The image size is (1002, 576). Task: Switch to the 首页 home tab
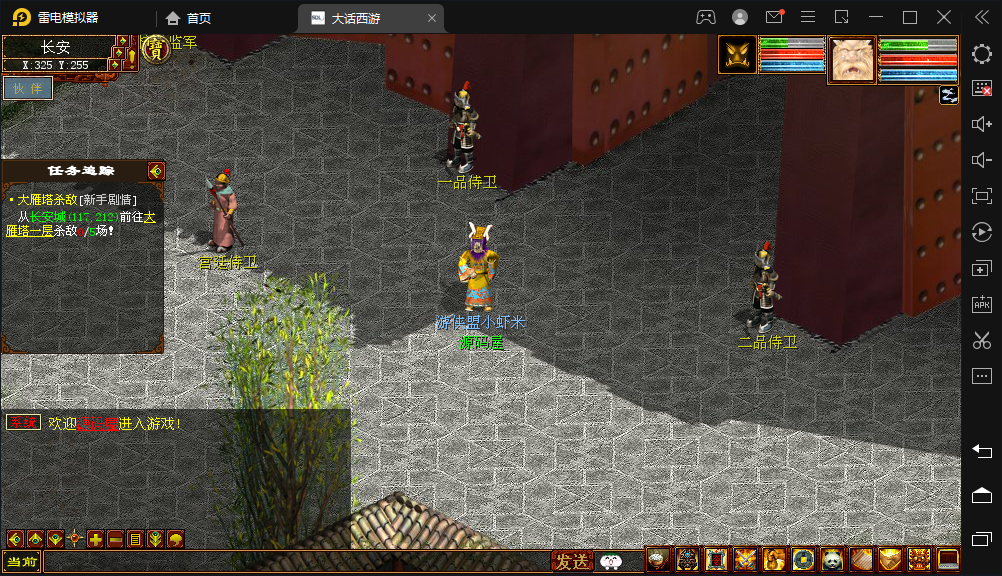pos(189,18)
